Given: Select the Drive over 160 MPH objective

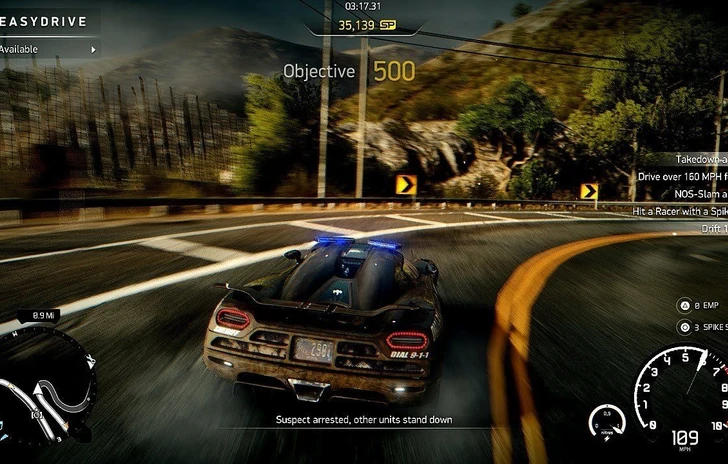Looking at the screenshot, I should pos(682,177).
